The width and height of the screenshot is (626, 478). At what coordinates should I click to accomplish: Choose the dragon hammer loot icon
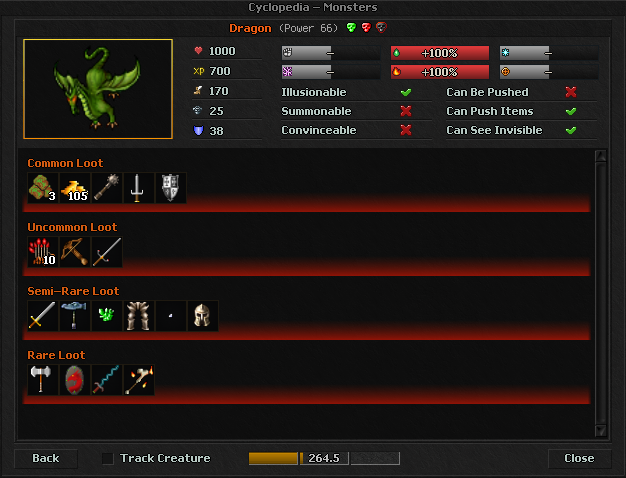(x=75, y=316)
